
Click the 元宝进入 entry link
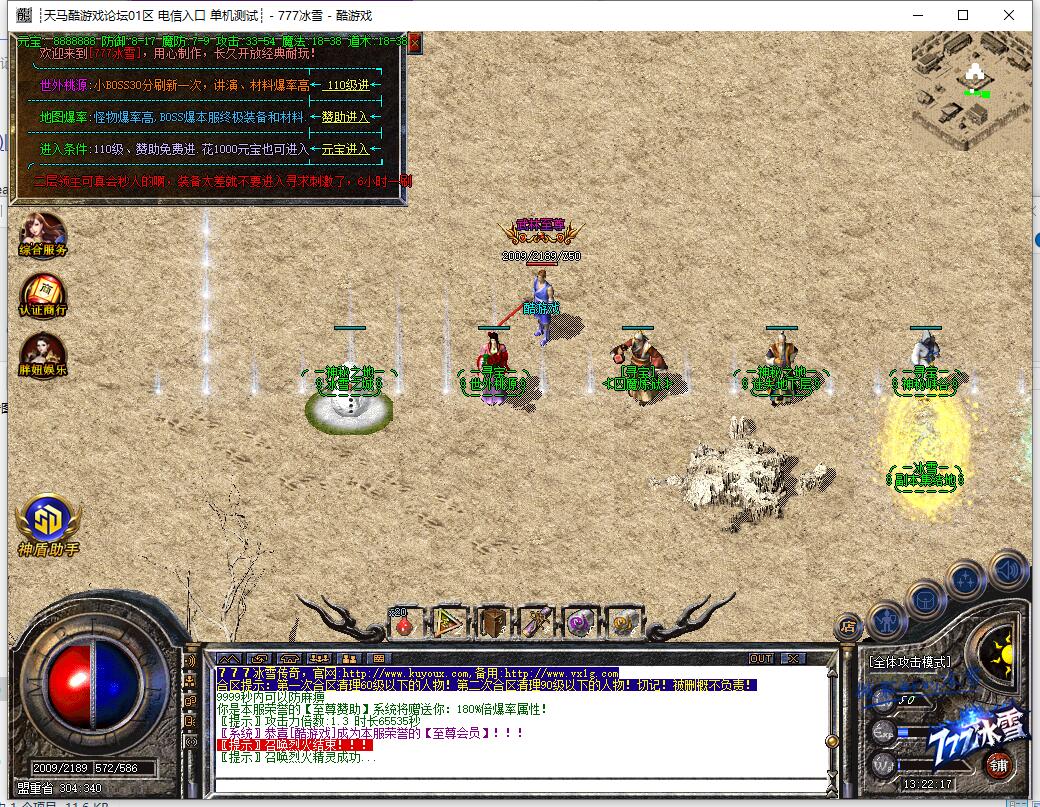click(345, 149)
